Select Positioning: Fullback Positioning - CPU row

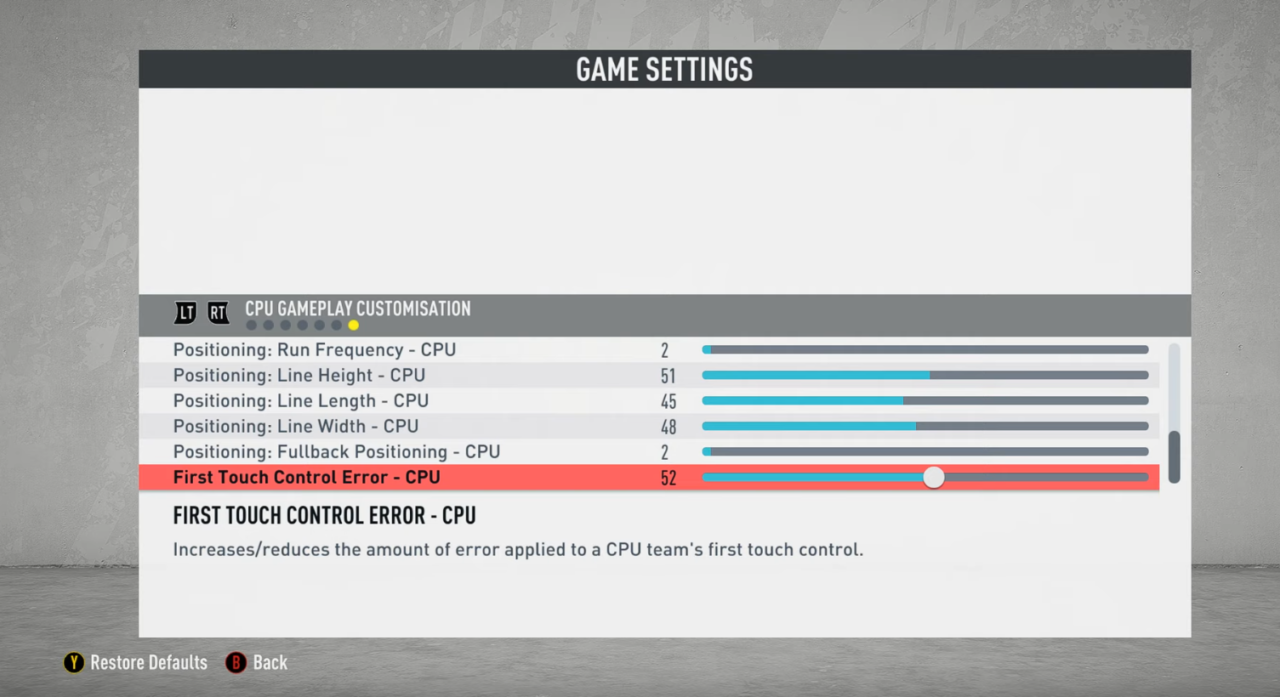tap(336, 452)
